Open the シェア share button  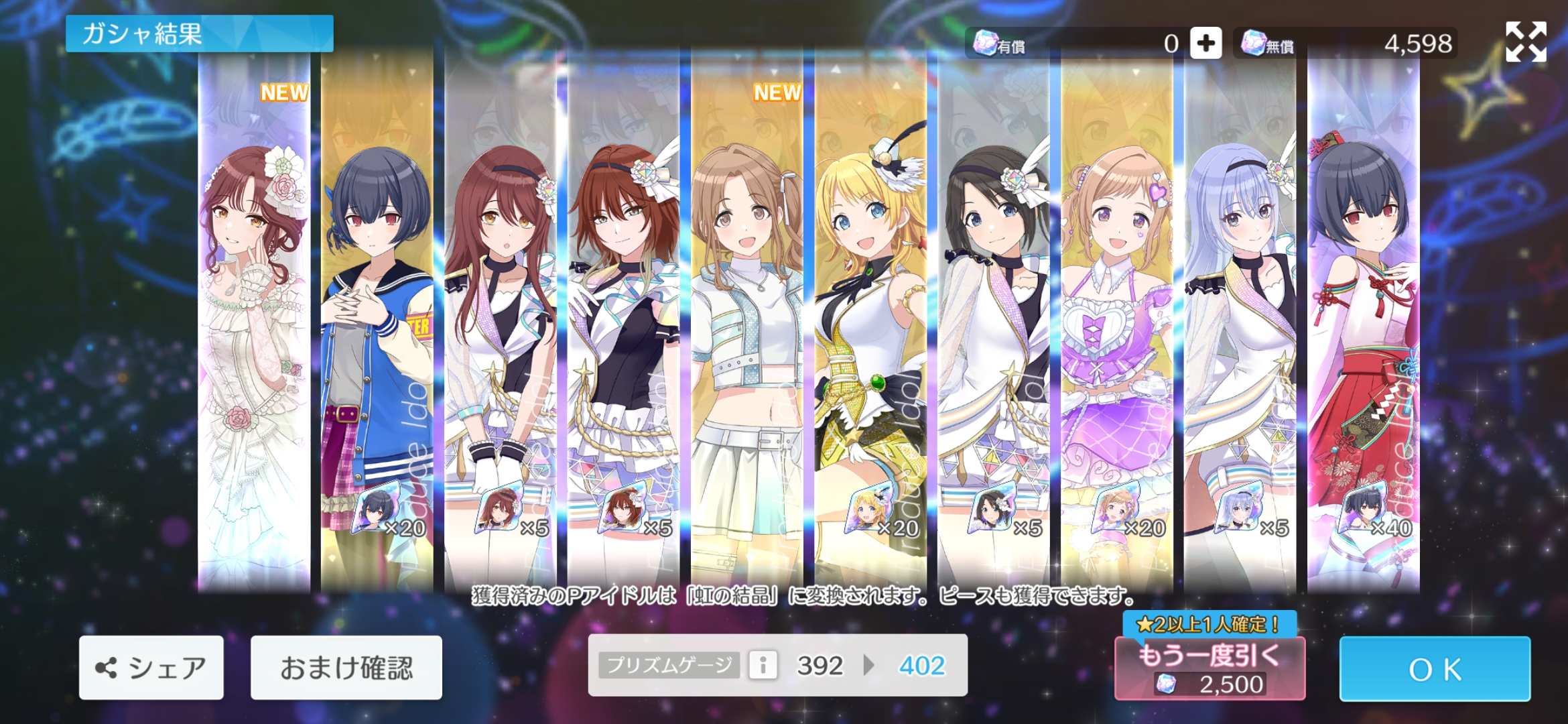coord(151,668)
